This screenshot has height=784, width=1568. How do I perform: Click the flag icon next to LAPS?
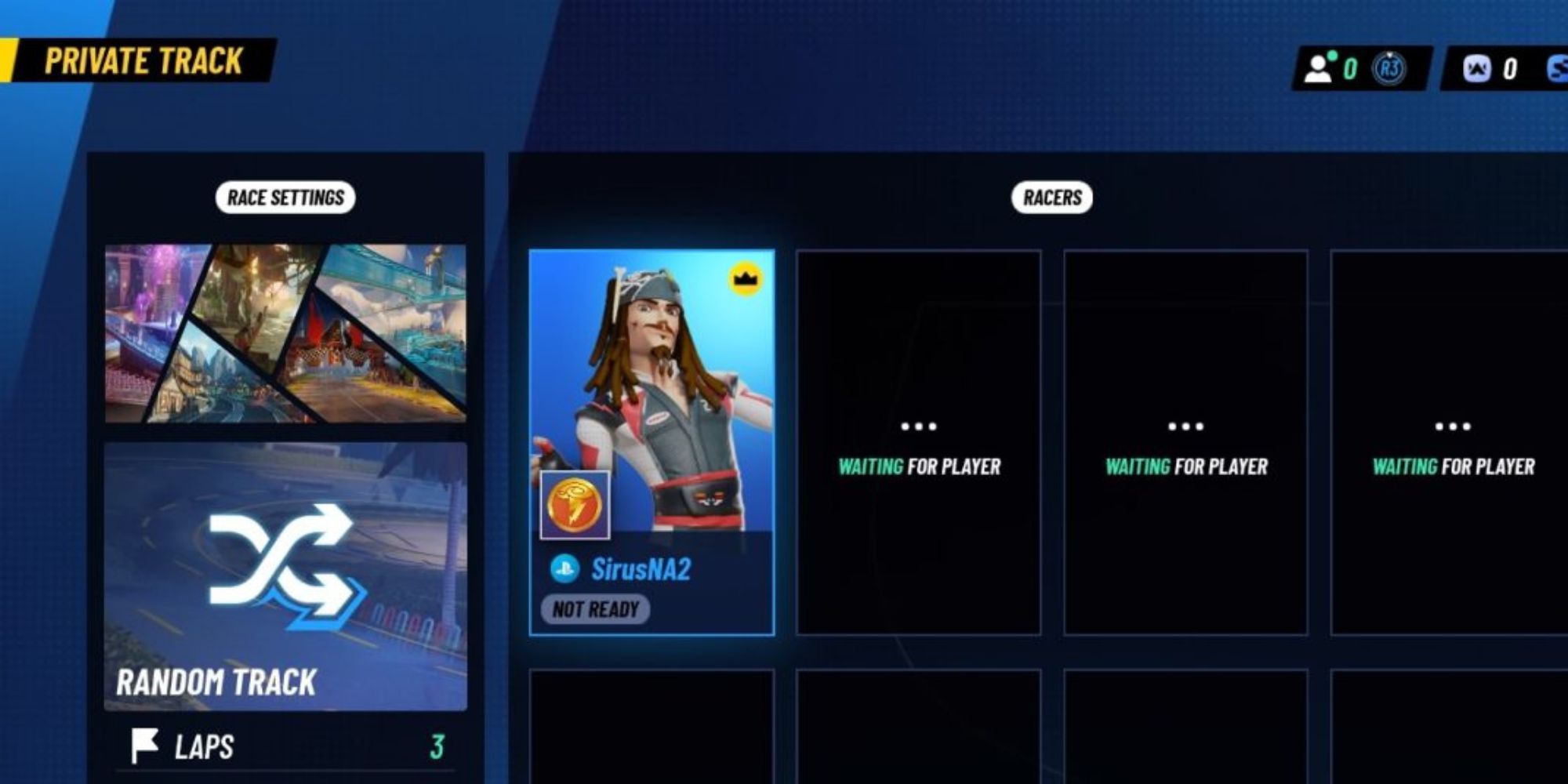click(x=145, y=746)
